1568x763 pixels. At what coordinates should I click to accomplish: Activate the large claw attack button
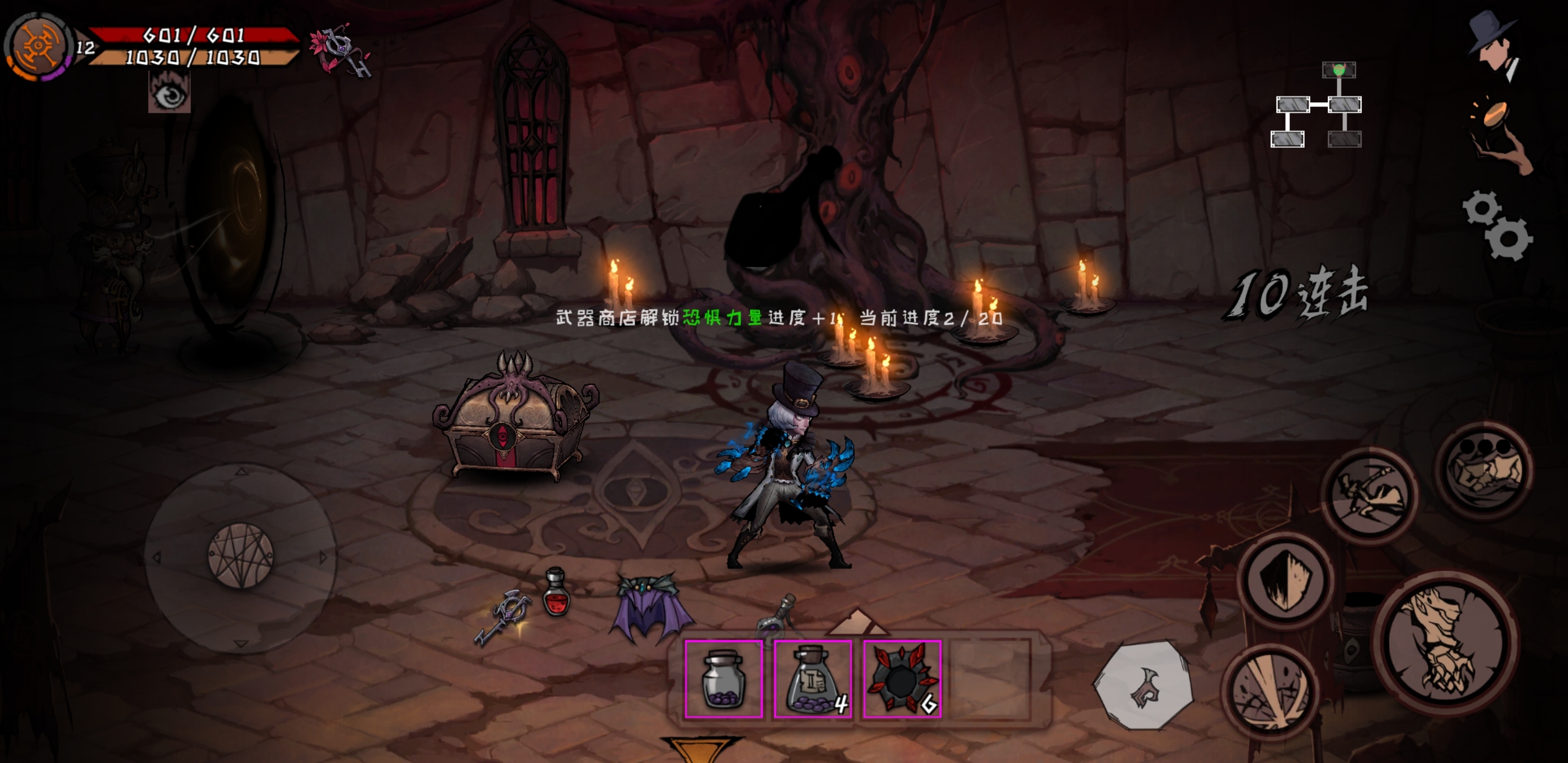point(1445,642)
